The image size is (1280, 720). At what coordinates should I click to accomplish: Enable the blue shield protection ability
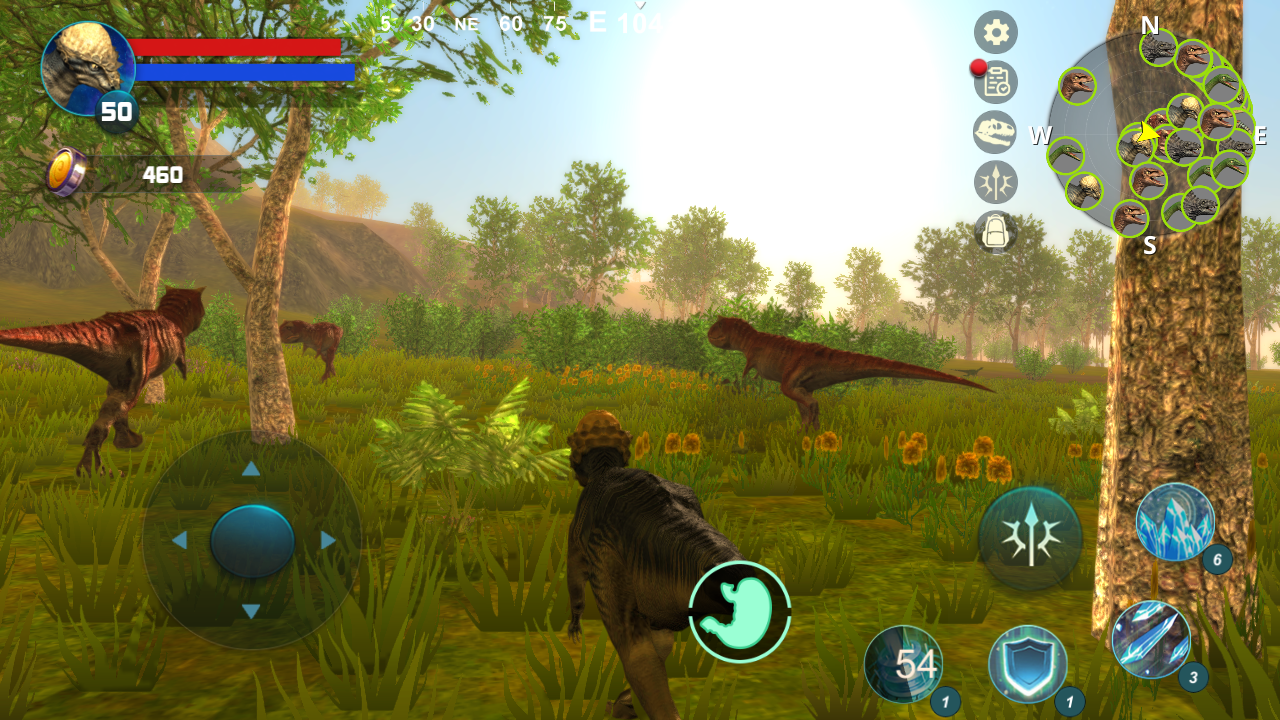(x=1030, y=665)
